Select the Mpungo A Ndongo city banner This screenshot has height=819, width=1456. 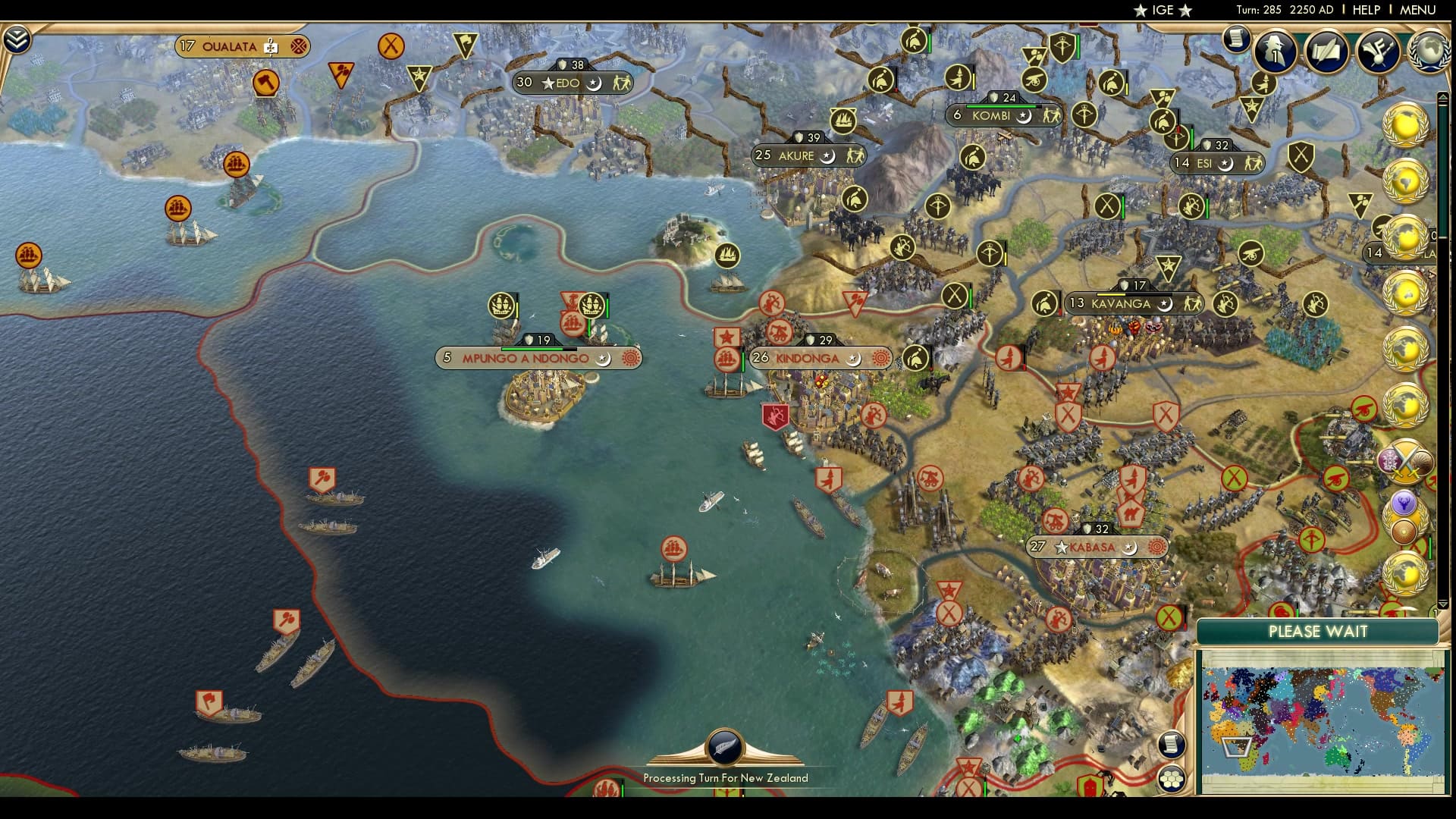tap(525, 356)
